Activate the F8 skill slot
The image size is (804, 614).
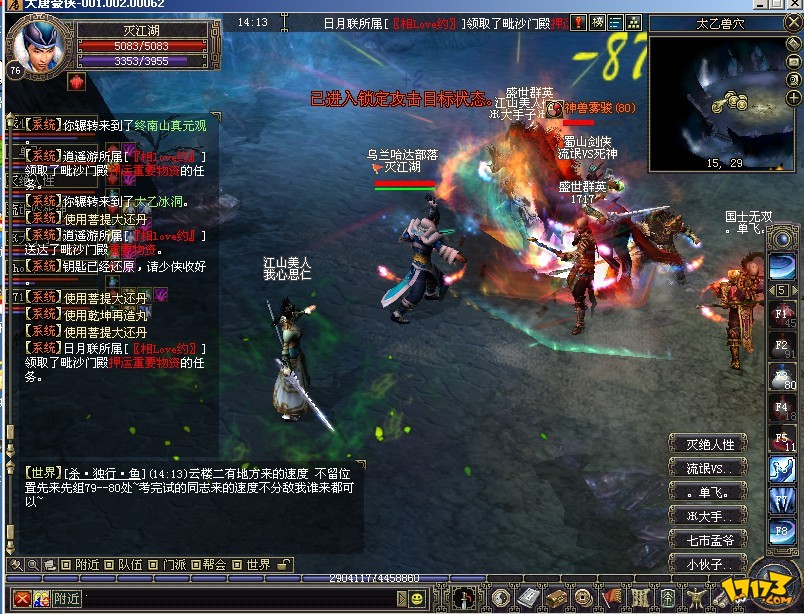(782, 530)
